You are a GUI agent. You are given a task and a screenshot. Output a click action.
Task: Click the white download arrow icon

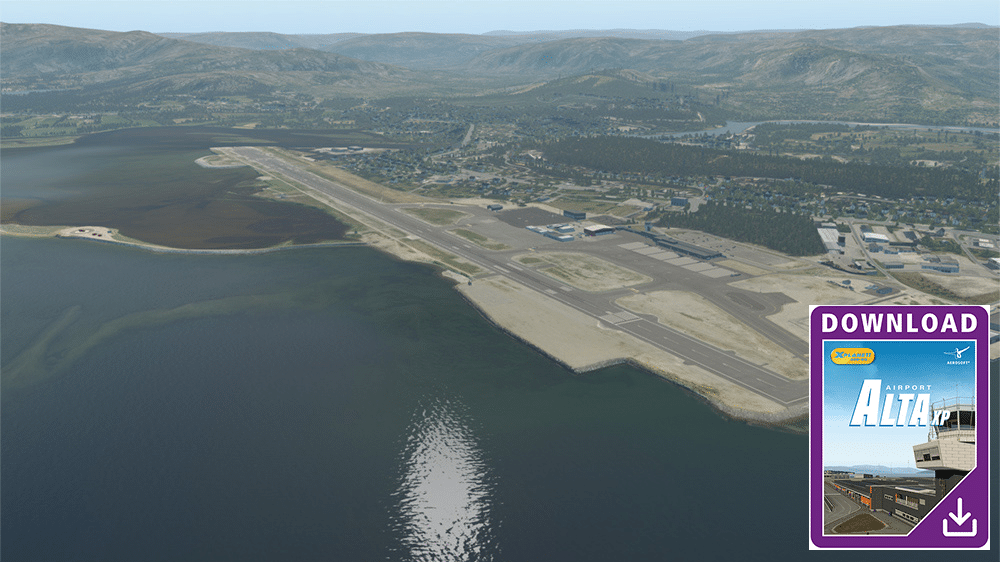[x=959, y=517]
